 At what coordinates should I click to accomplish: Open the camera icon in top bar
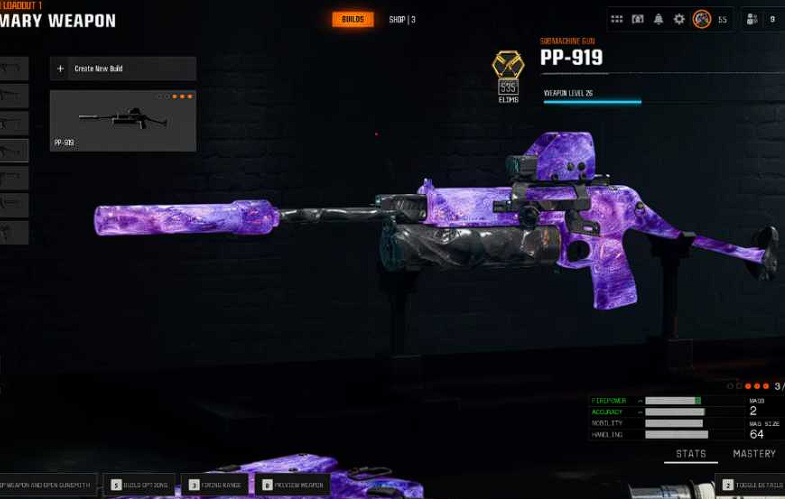[x=638, y=19]
